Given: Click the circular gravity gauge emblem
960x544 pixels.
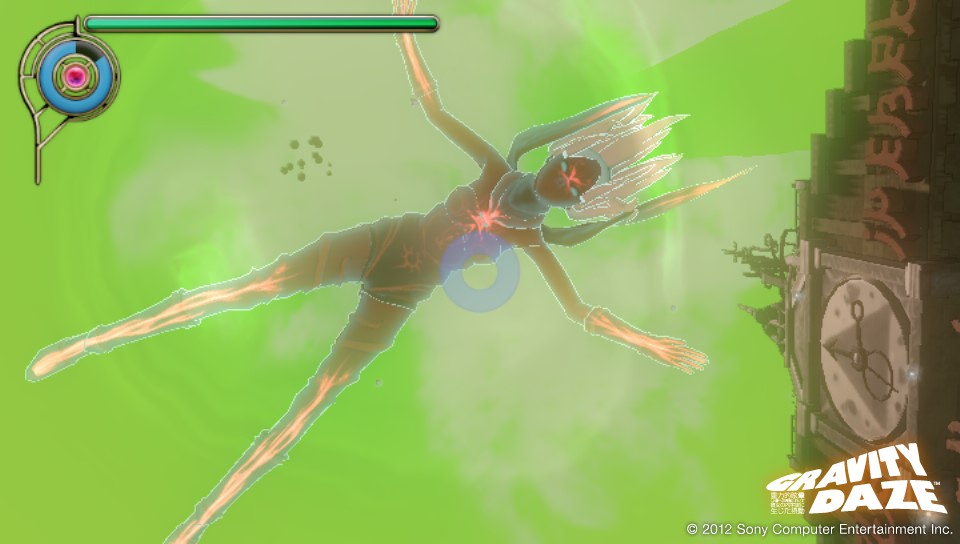Looking at the screenshot, I should 73,76.
